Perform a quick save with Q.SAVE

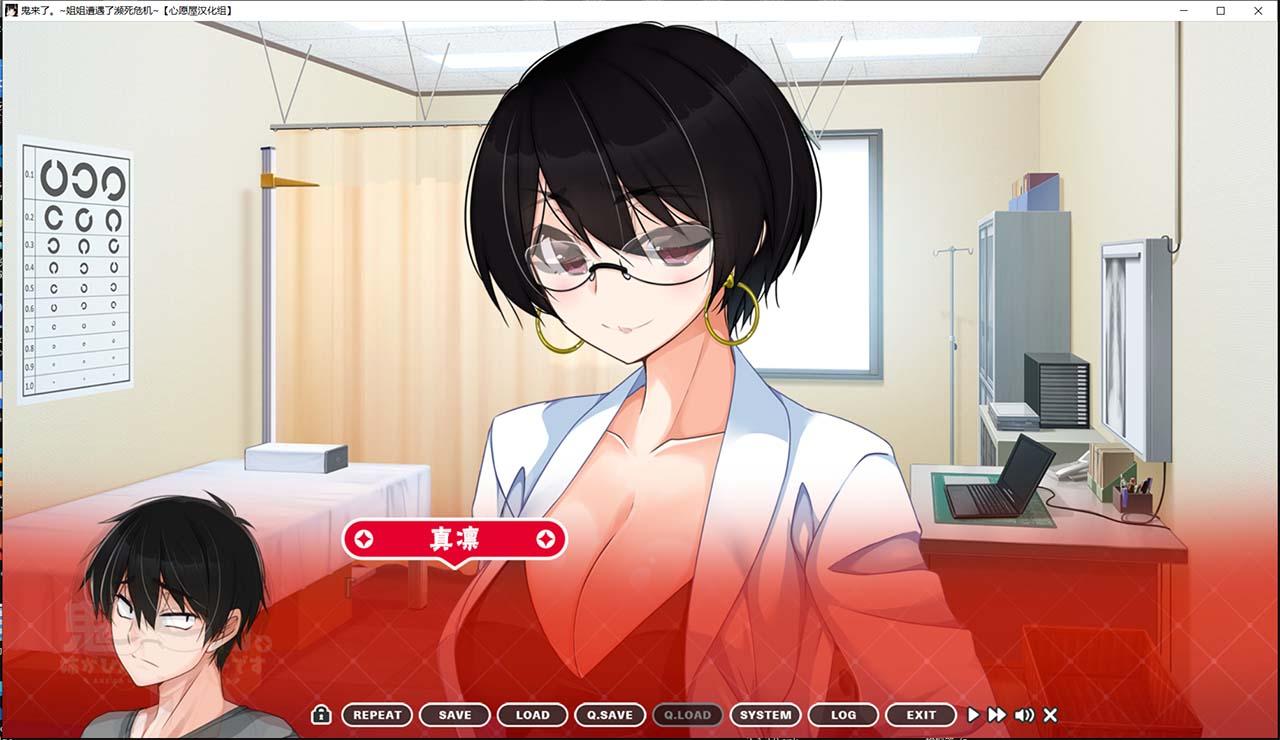[x=610, y=715]
